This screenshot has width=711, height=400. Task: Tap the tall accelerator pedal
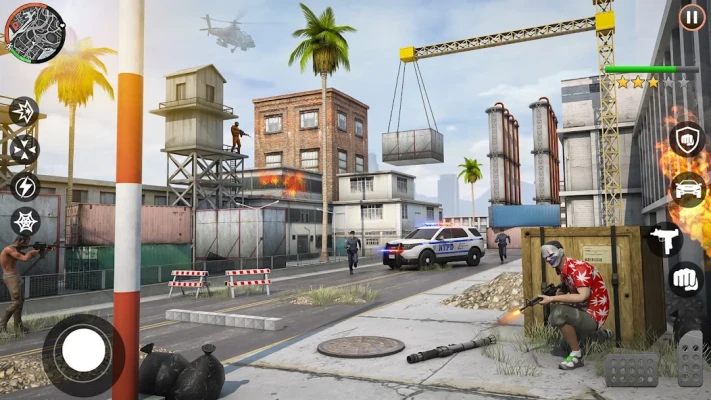(x=690, y=358)
